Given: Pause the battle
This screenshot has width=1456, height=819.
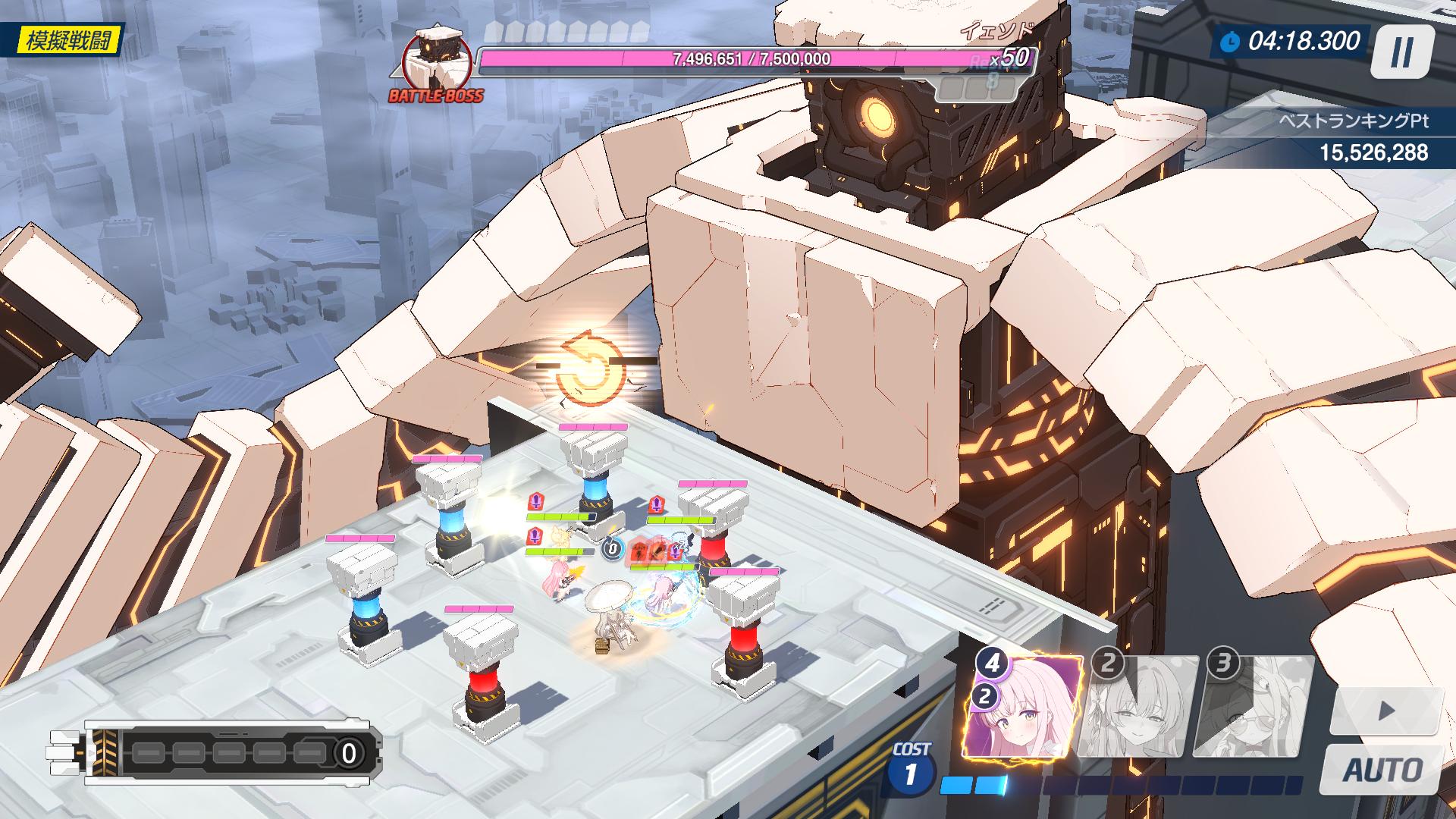Looking at the screenshot, I should 1401,52.
